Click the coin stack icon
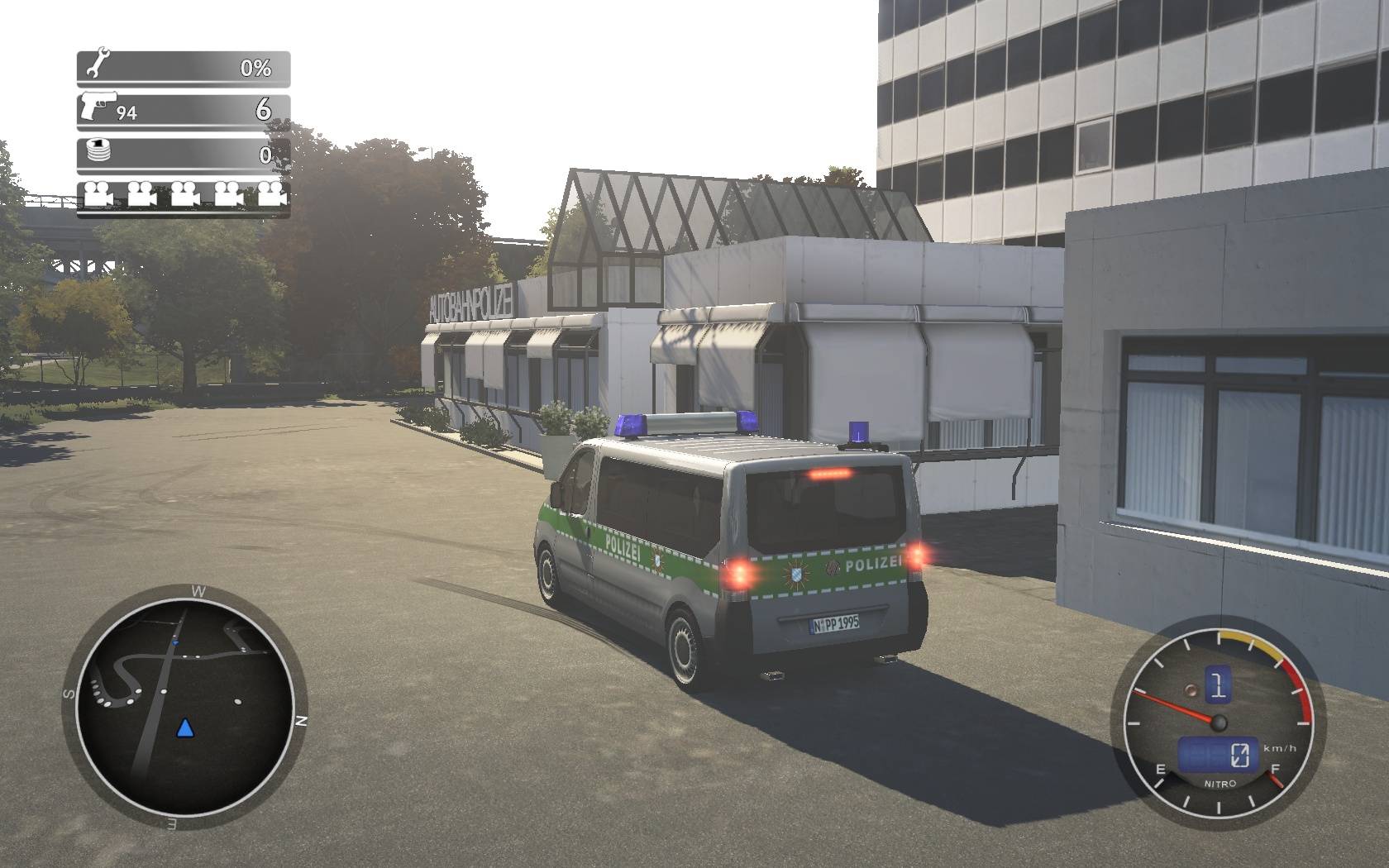The width and height of the screenshot is (1389, 868). pyautogui.click(x=98, y=152)
